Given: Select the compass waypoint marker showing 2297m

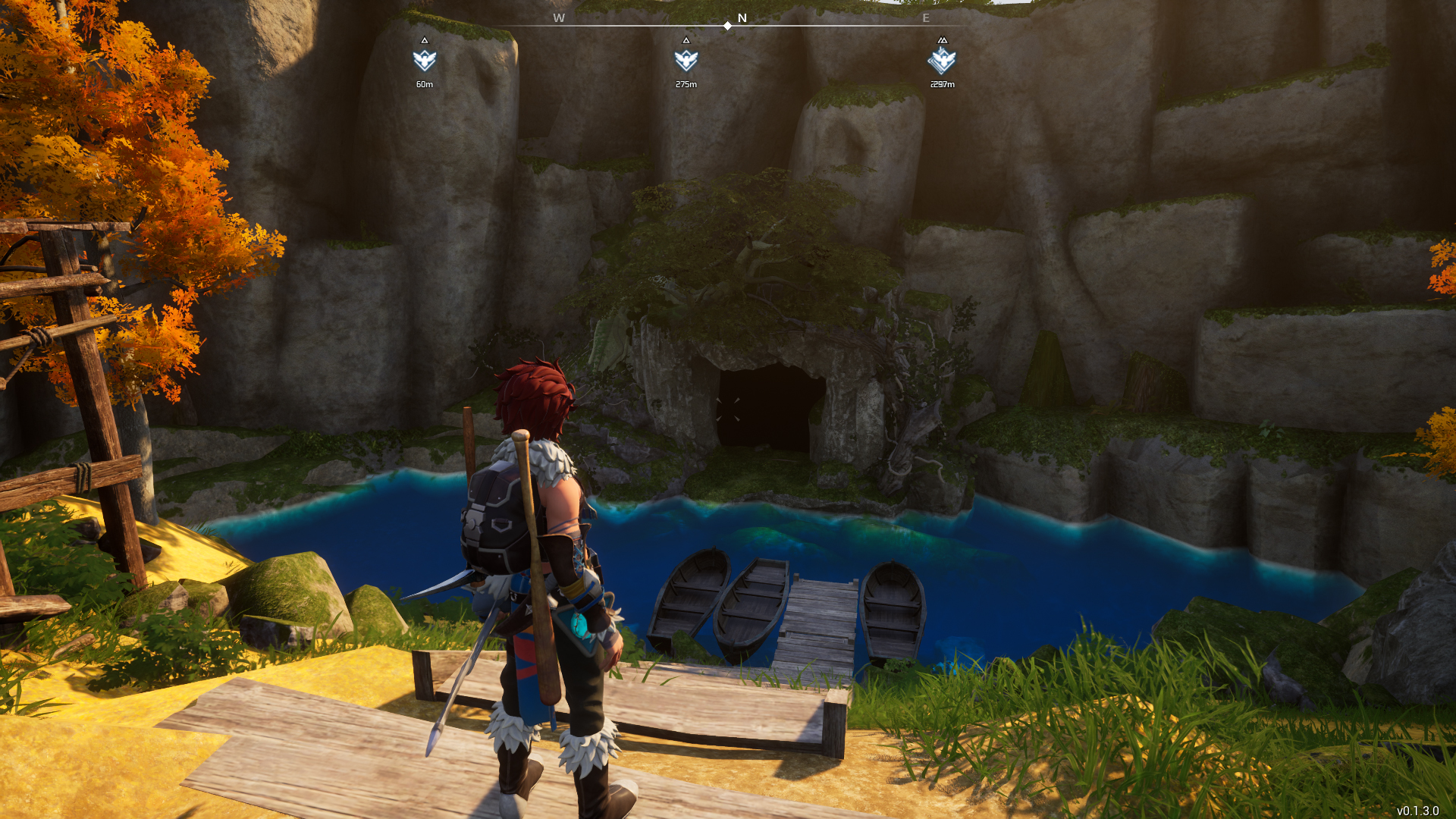Looking at the screenshot, I should point(942,60).
